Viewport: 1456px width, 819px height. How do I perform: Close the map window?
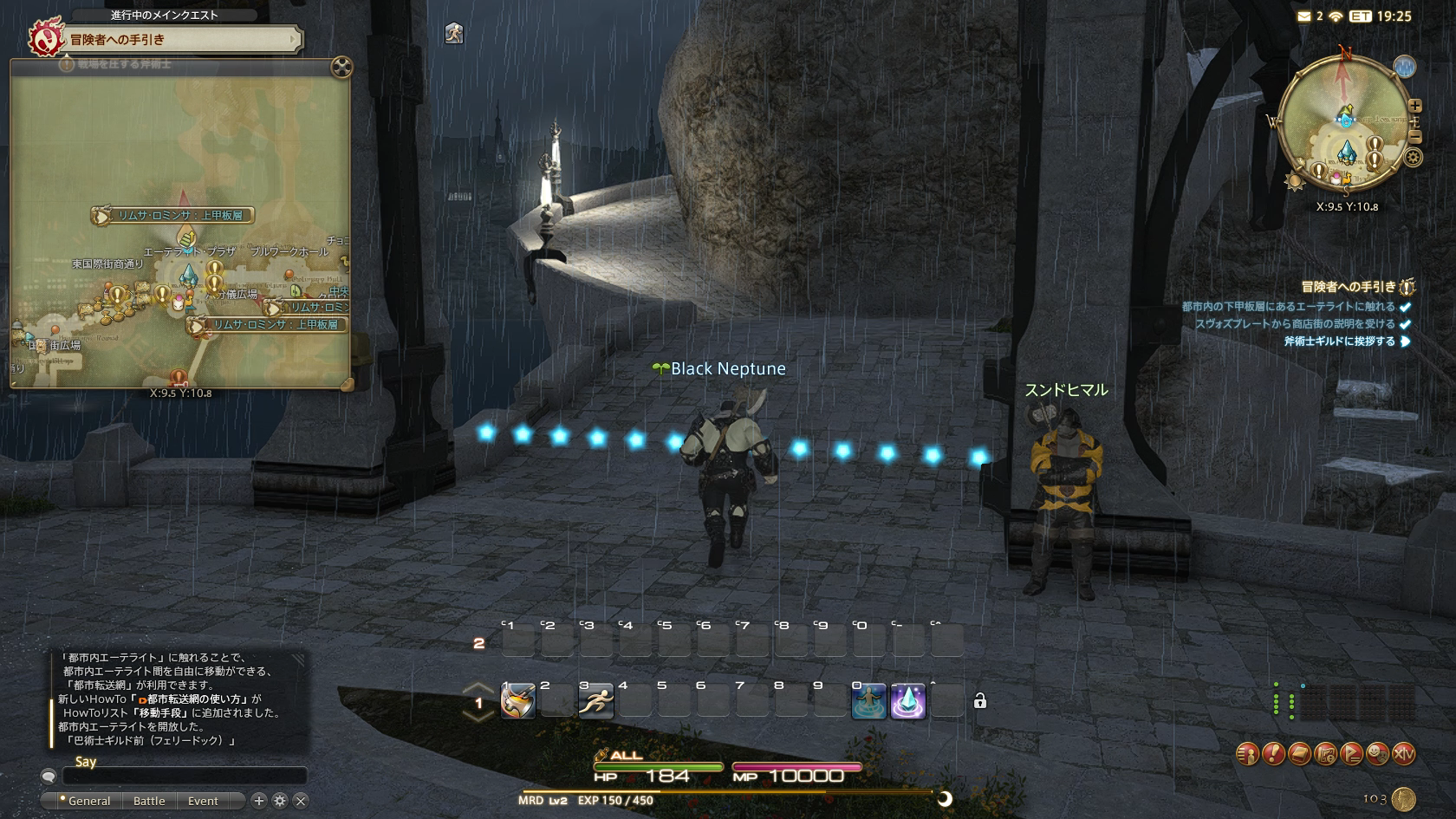(341, 67)
